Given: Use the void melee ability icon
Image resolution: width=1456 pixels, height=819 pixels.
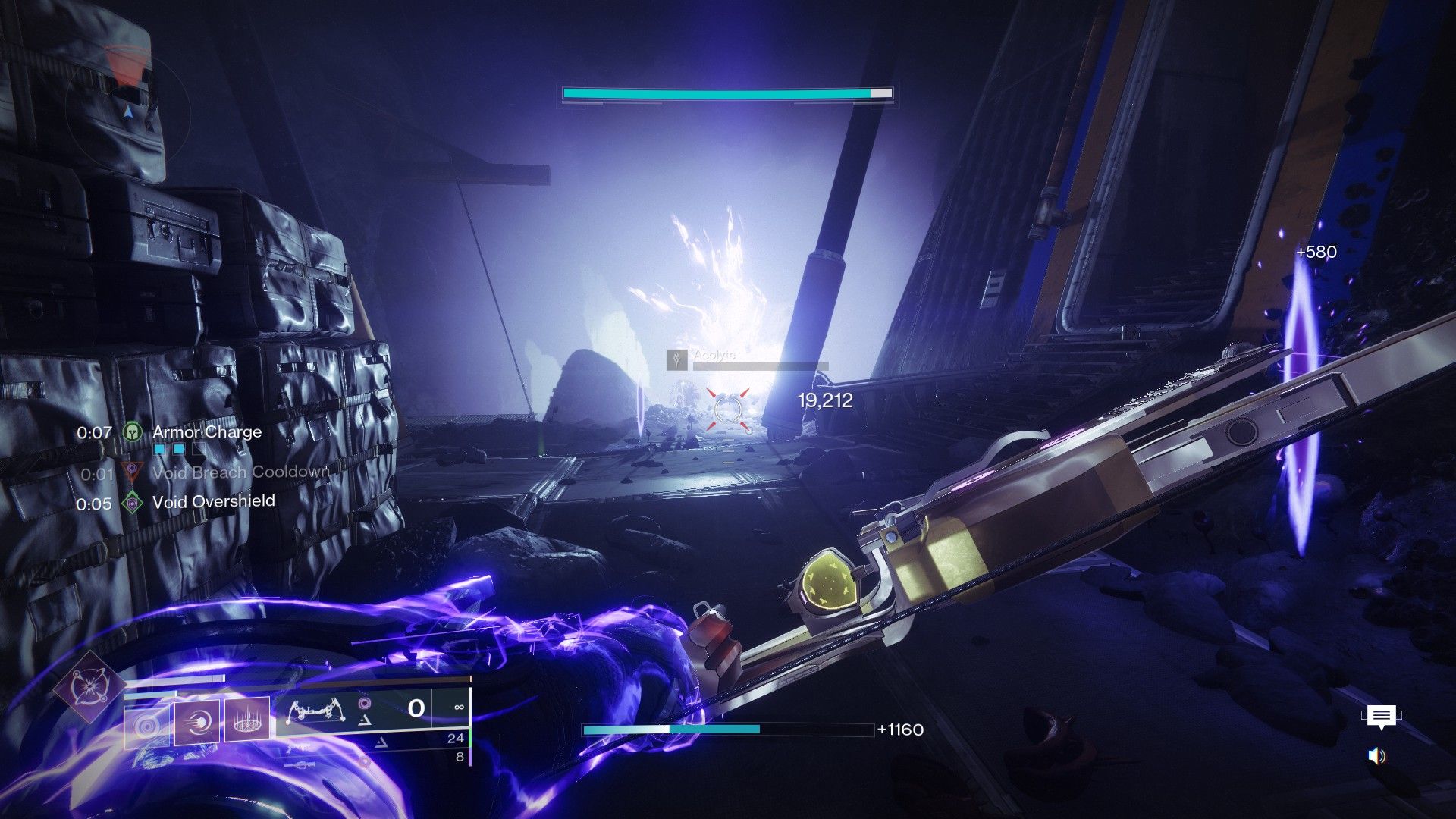Looking at the screenshot, I should [197, 721].
